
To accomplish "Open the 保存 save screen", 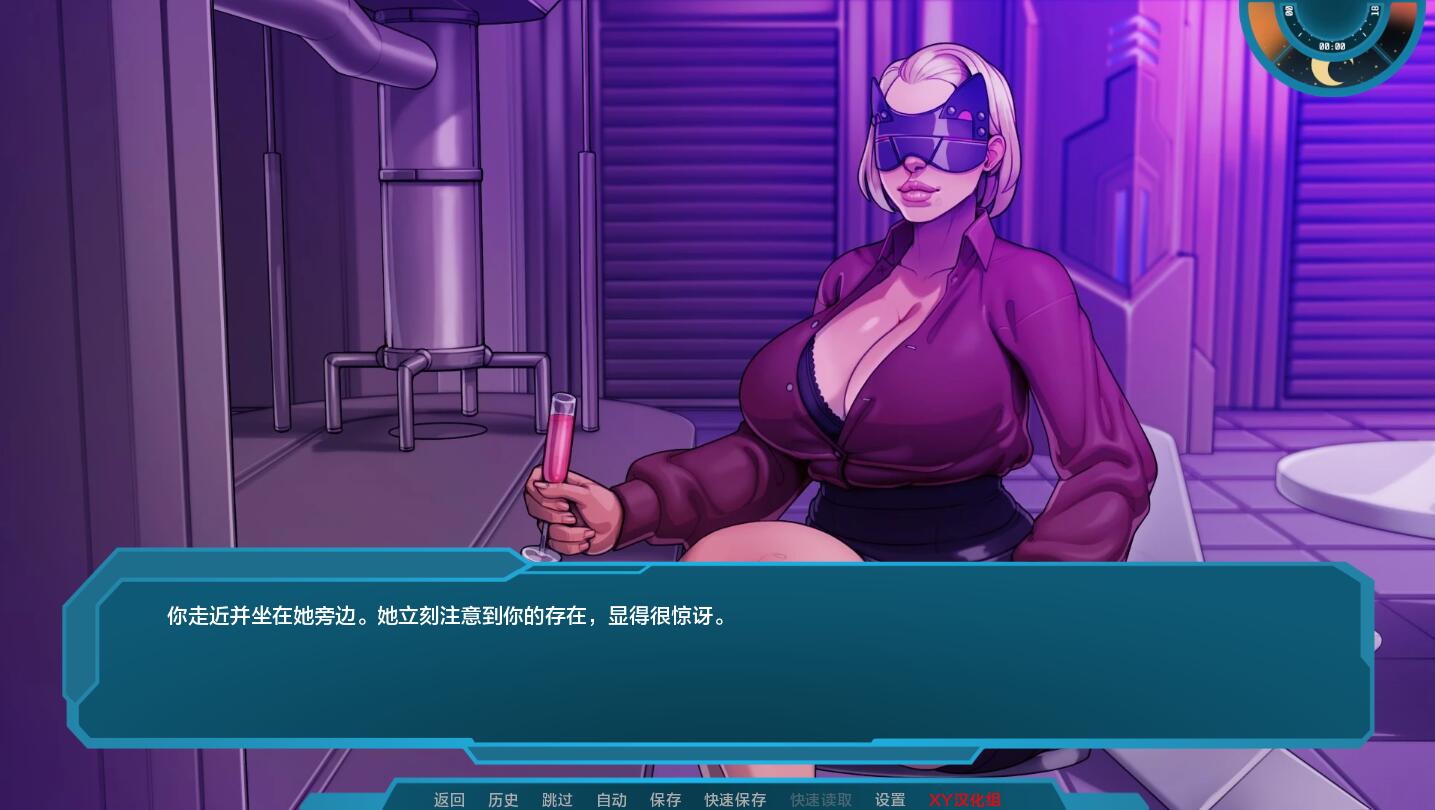I will [665, 800].
